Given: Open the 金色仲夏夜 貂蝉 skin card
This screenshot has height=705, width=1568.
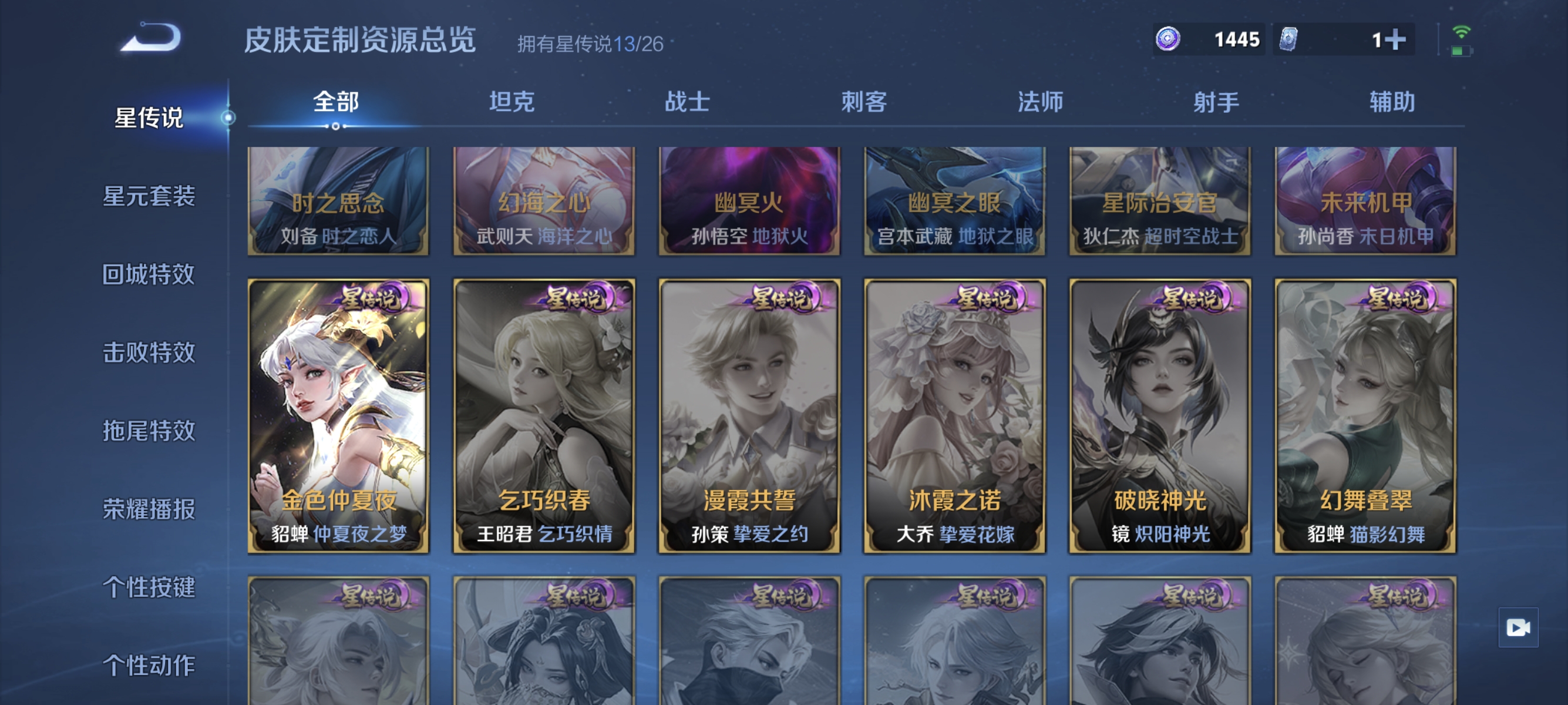Looking at the screenshot, I should (x=338, y=420).
